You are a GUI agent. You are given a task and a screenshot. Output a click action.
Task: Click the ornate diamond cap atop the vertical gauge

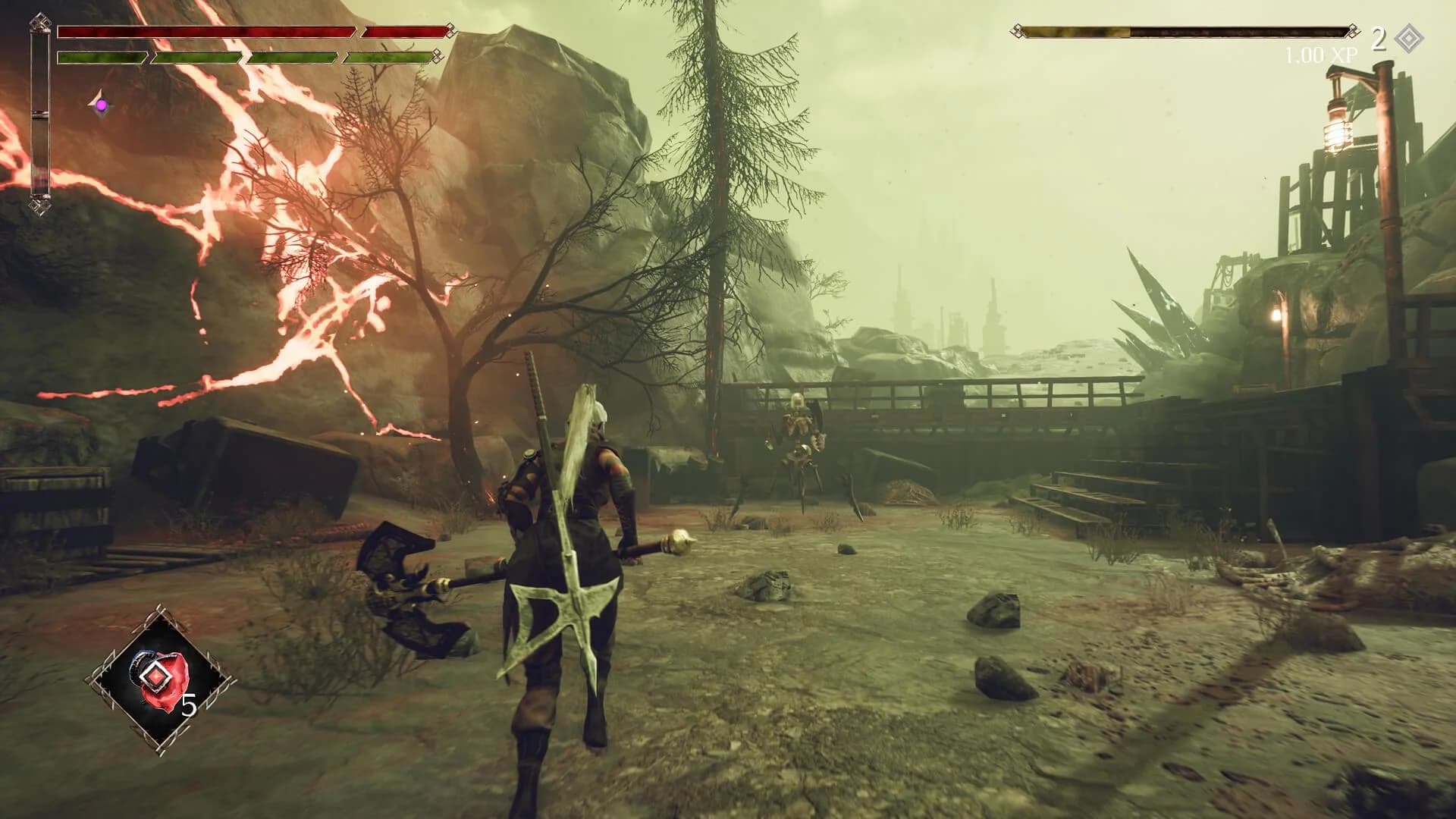coord(42,23)
